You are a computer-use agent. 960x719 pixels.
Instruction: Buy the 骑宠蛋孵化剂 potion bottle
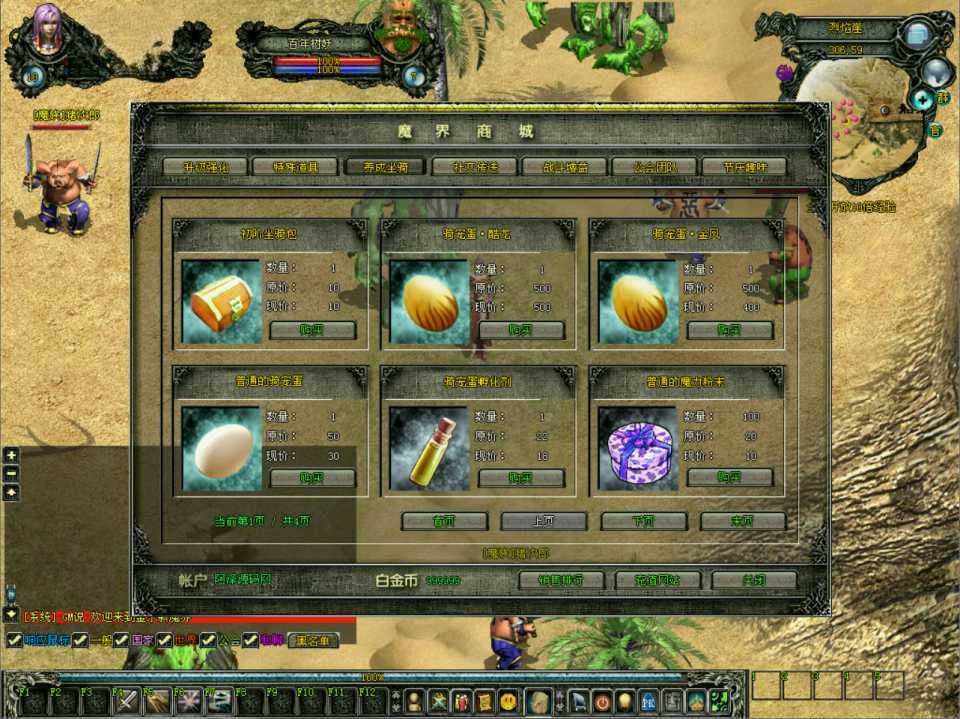pos(521,478)
